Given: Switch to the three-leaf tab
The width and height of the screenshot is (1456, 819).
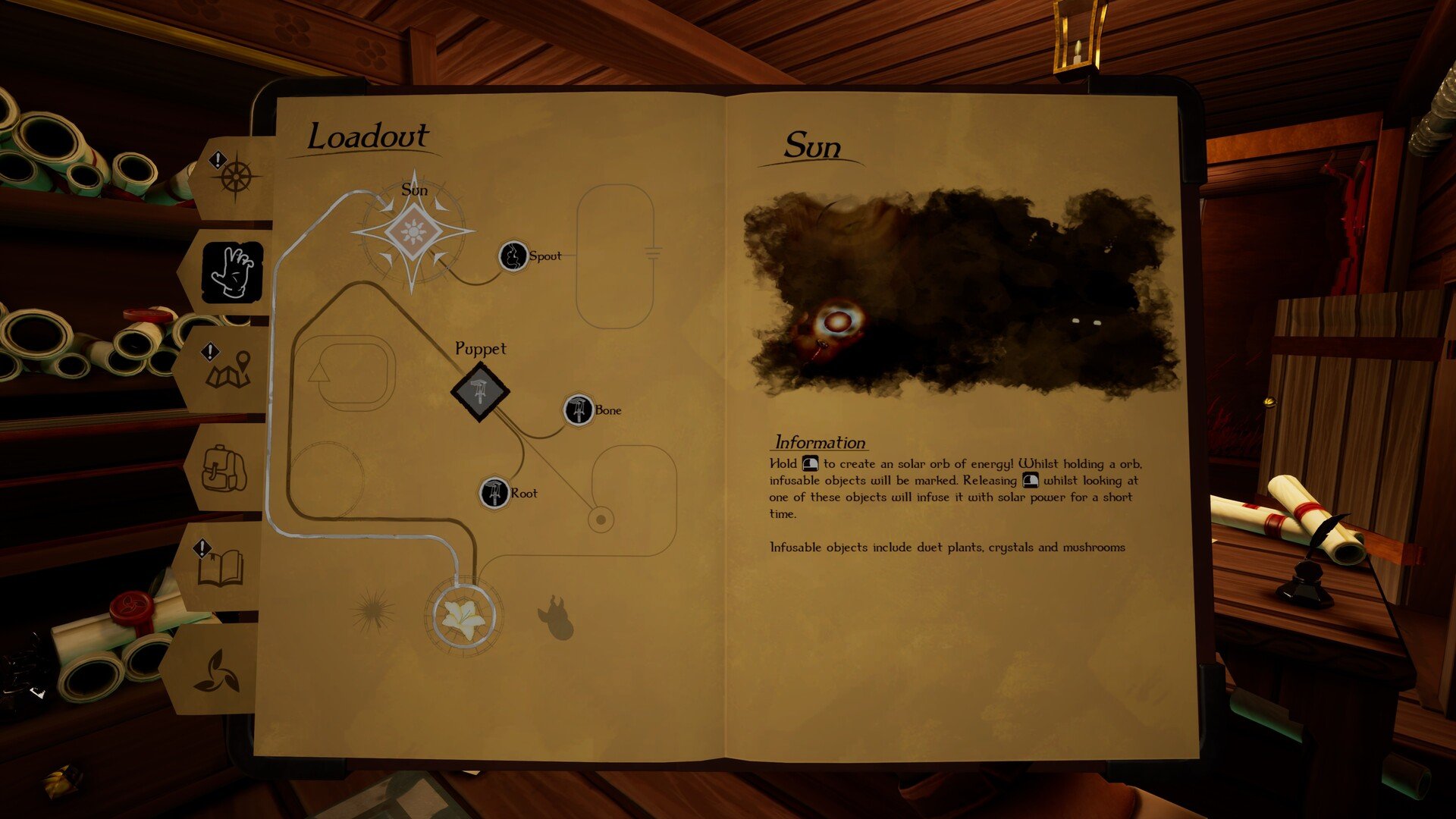Looking at the screenshot, I should click(x=218, y=671).
